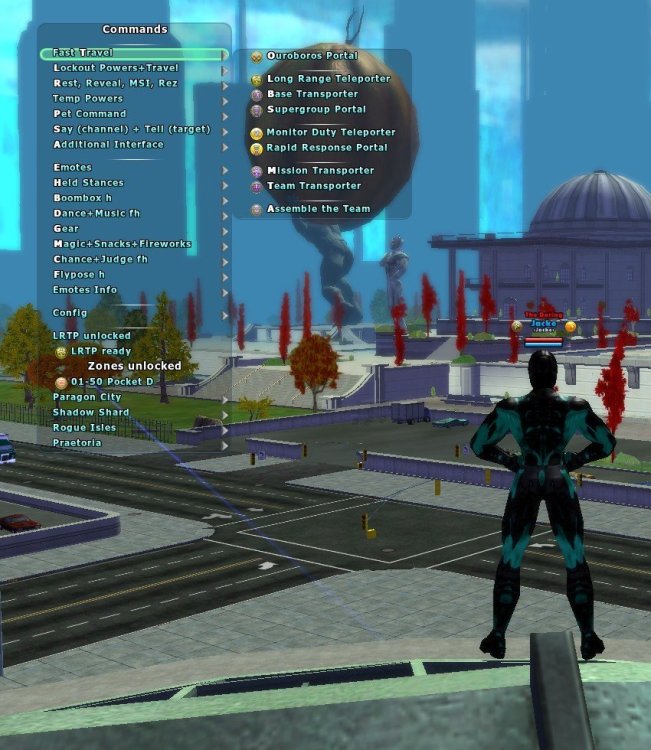Expand the Held Stances list
The image size is (651, 750).
coord(88,183)
